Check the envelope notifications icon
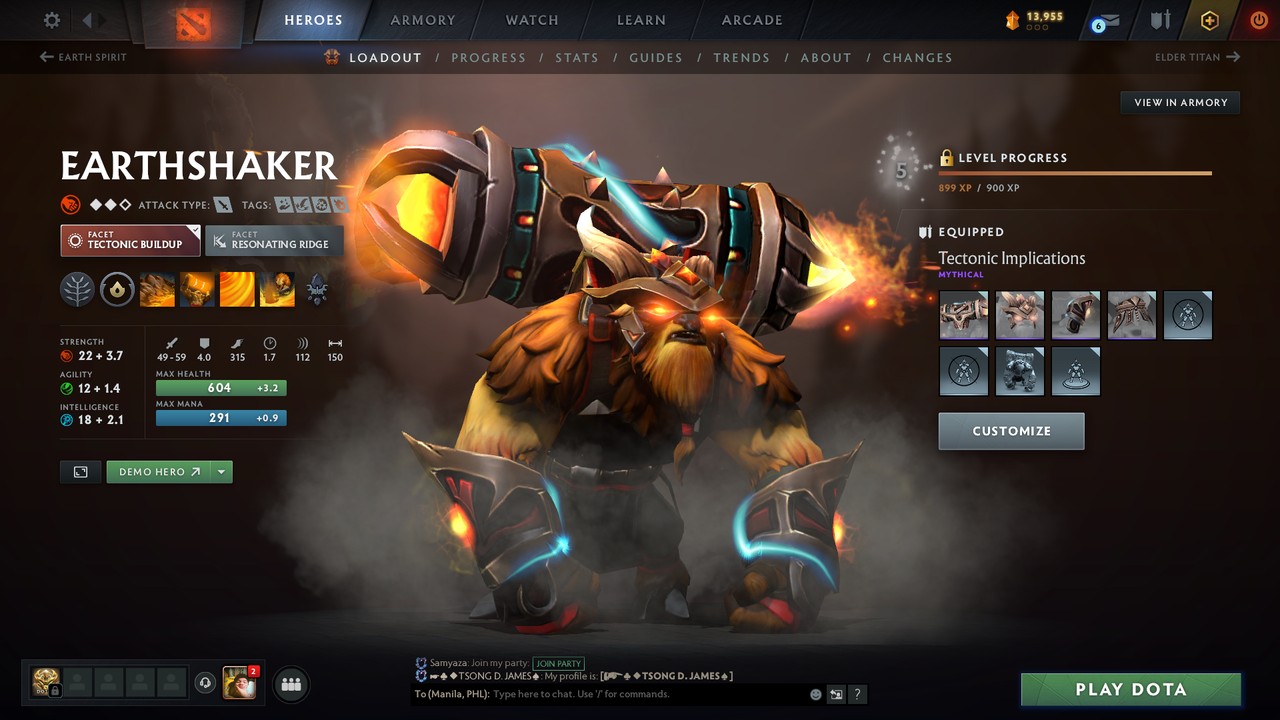 [x=1110, y=19]
